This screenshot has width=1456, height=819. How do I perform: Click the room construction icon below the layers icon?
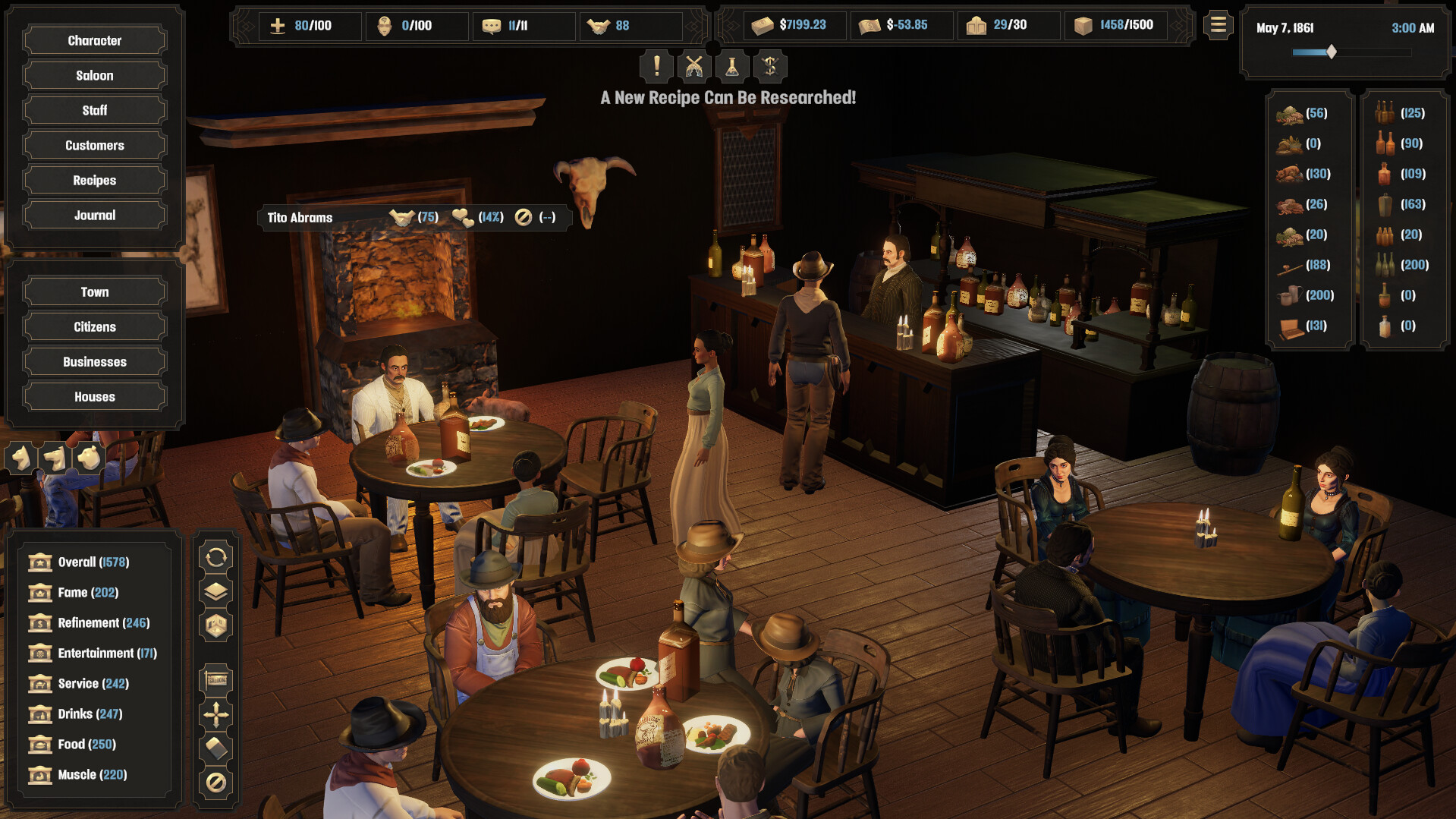pyautogui.click(x=216, y=625)
